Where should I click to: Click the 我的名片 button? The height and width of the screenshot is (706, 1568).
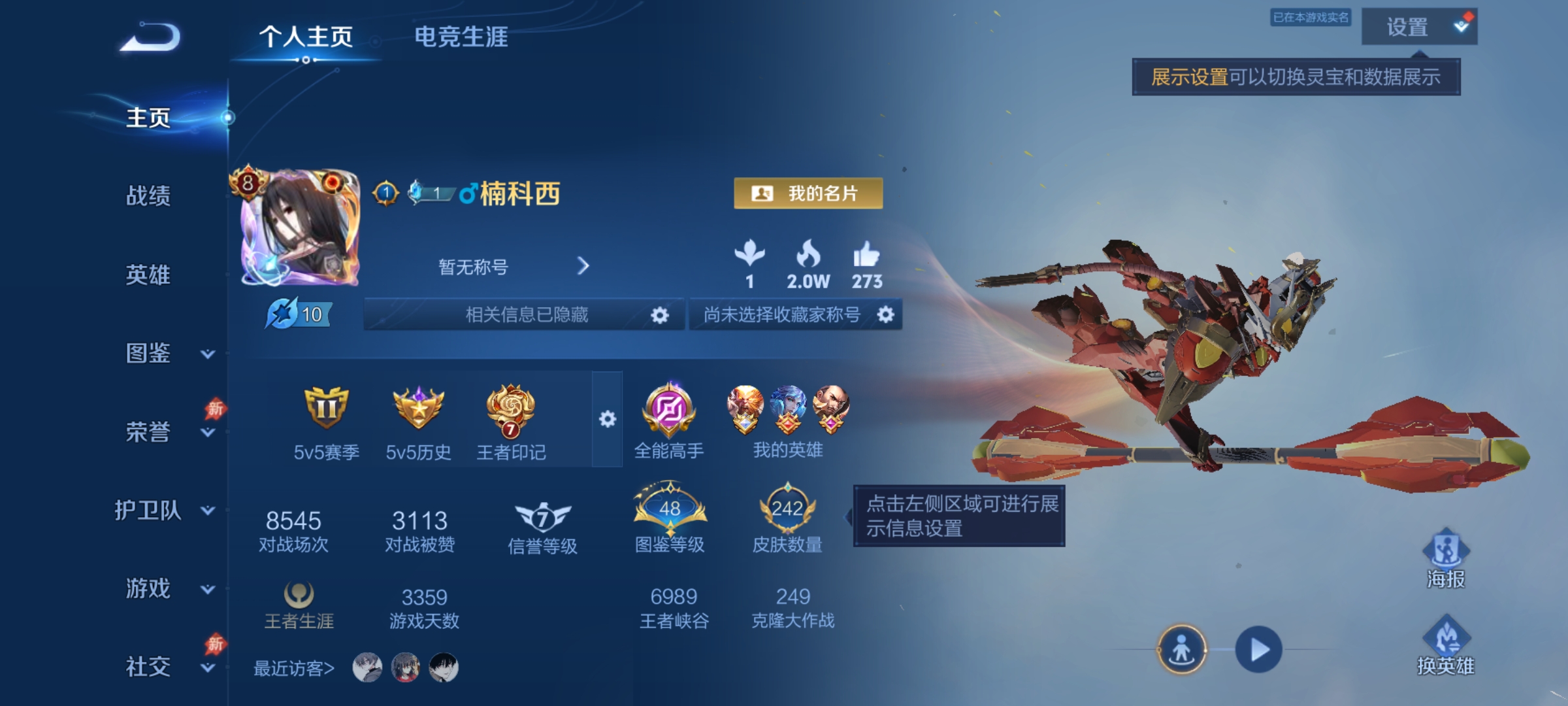pos(808,193)
